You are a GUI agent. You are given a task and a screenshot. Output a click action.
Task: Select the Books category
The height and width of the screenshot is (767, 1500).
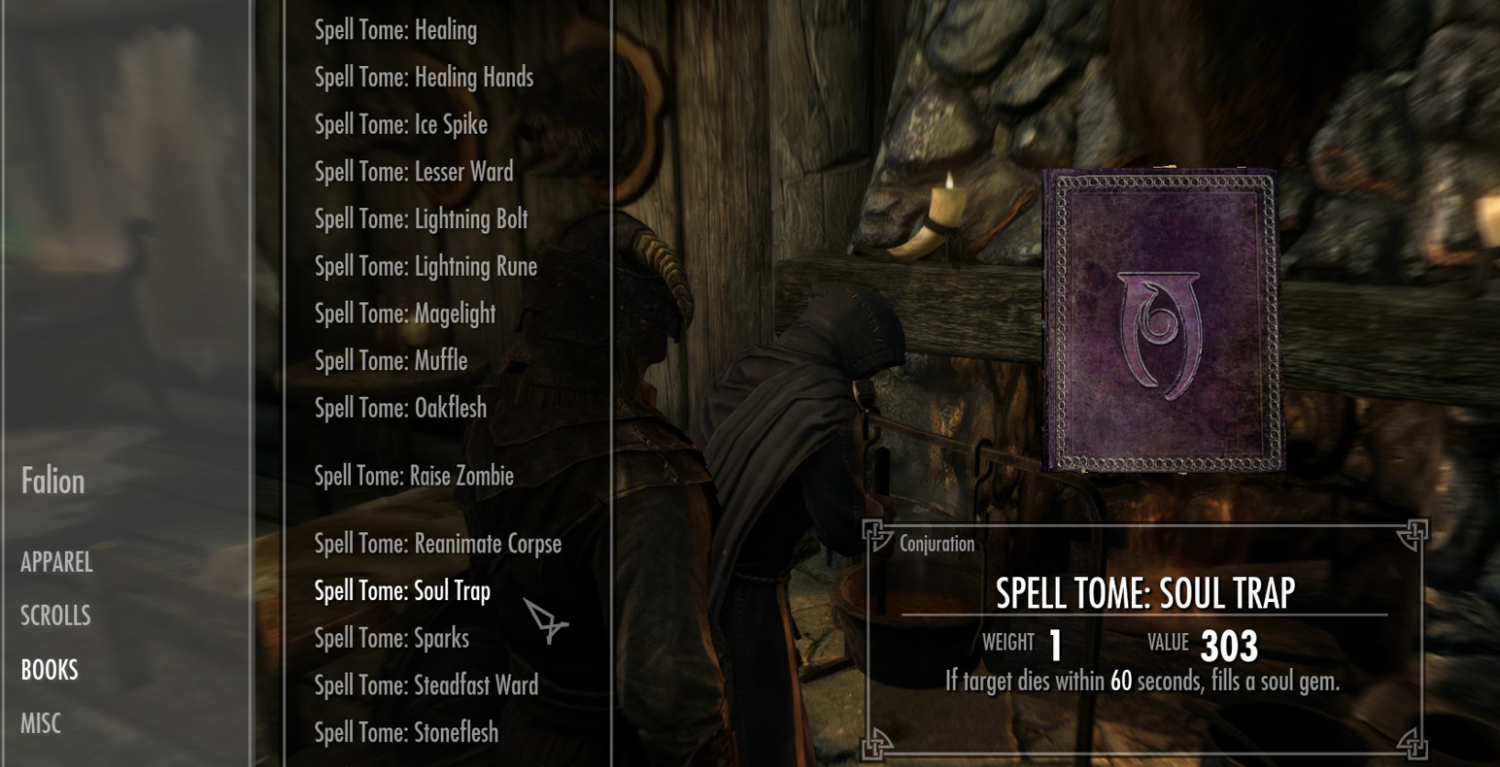50,670
